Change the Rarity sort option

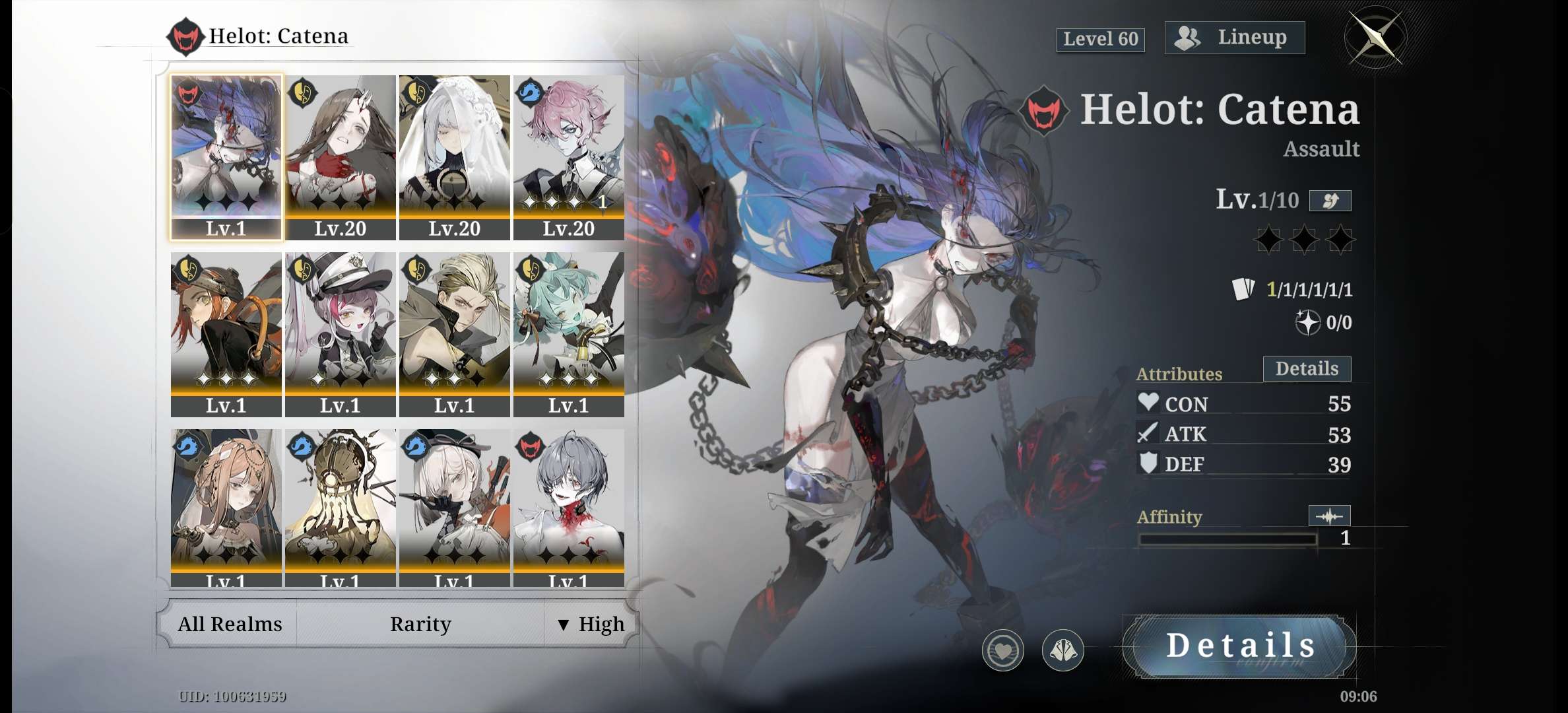(x=420, y=624)
